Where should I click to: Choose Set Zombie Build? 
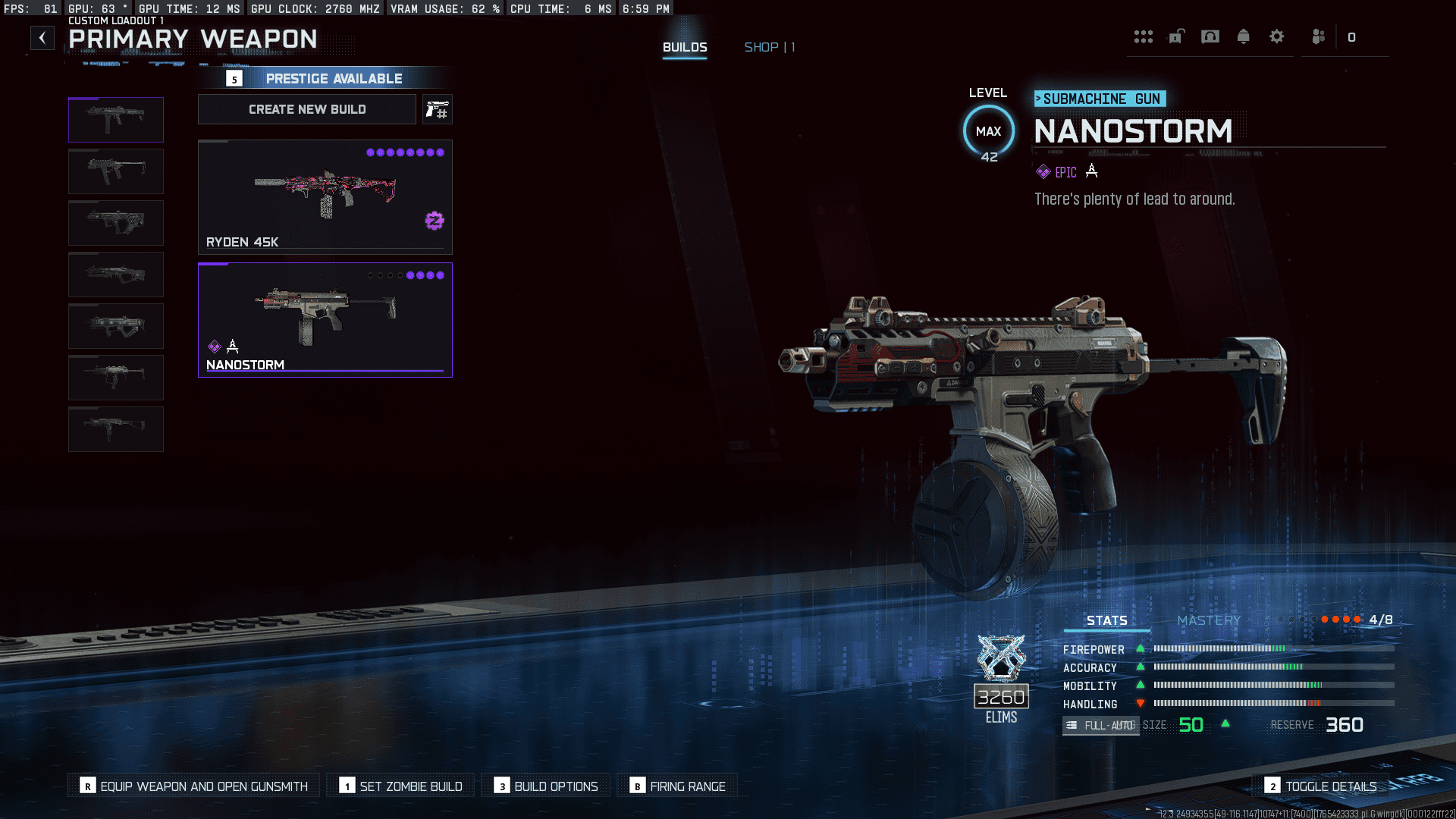(401, 786)
